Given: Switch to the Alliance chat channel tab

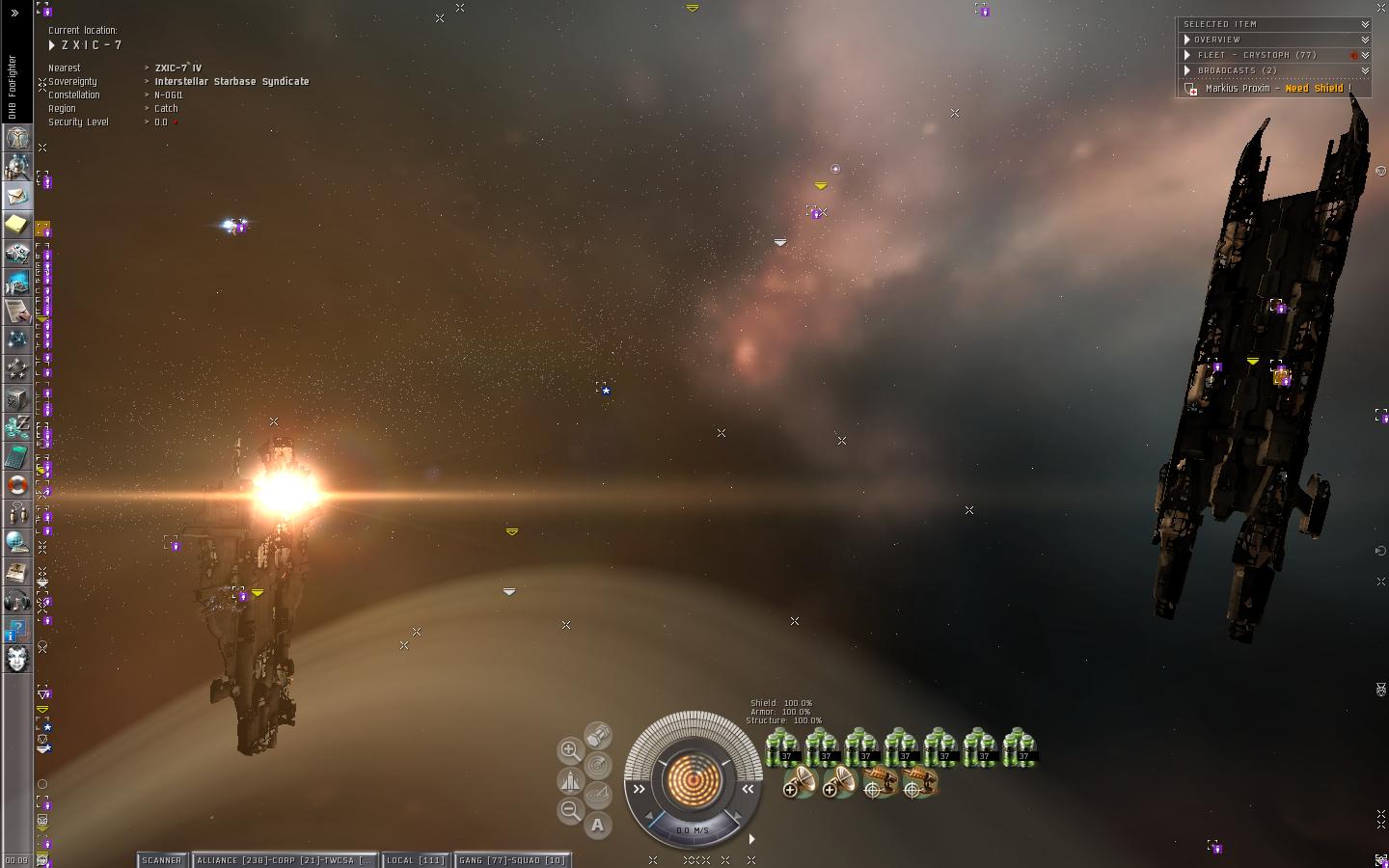Looking at the screenshot, I should pos(285,860).
